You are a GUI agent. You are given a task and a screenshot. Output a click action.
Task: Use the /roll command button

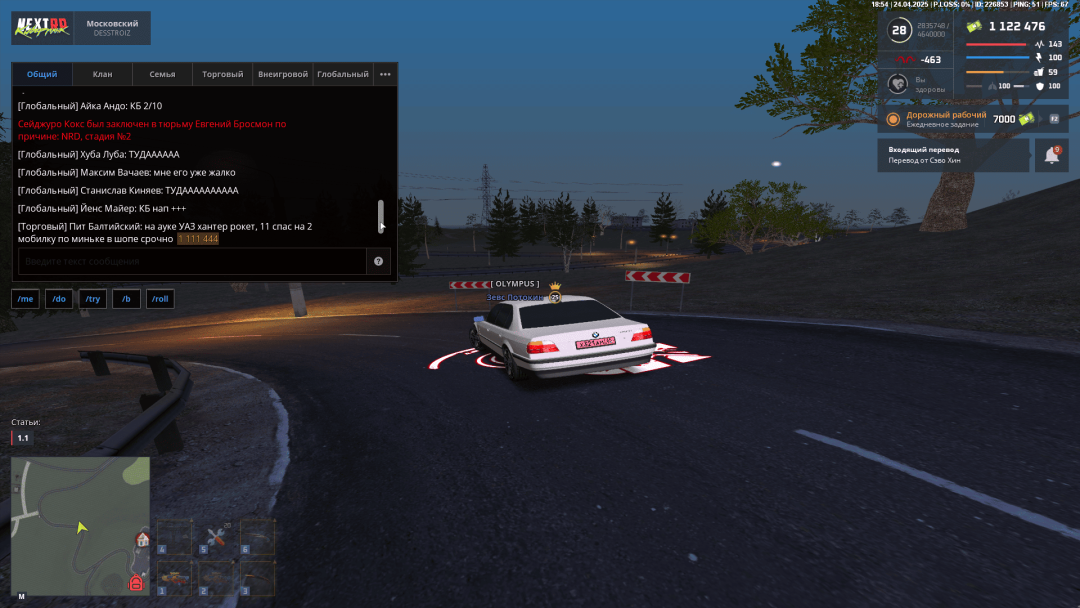click(160, 299)
